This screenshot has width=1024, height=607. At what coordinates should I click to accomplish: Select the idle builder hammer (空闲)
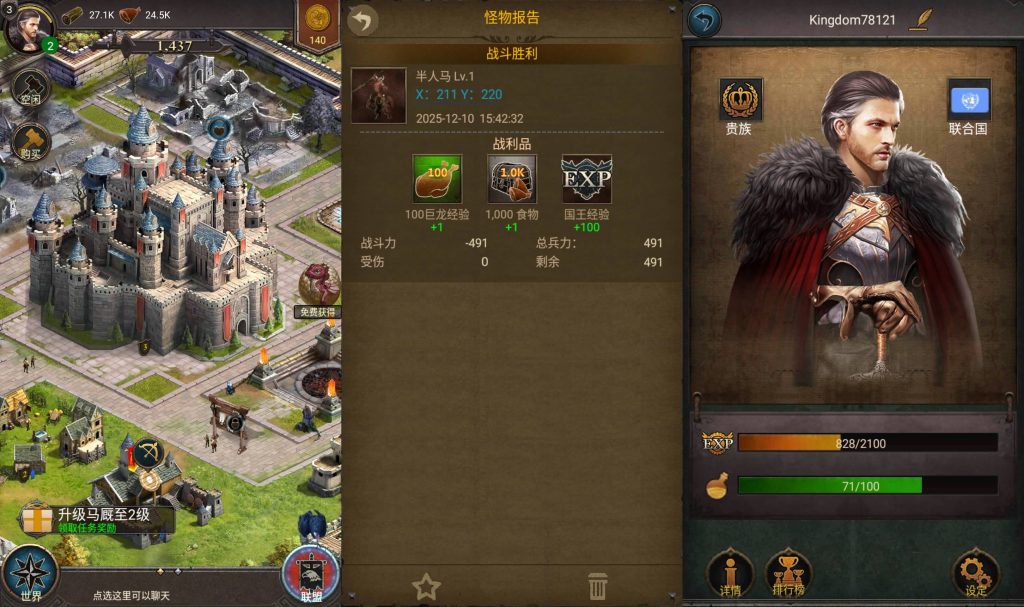(x=31, y=89)
